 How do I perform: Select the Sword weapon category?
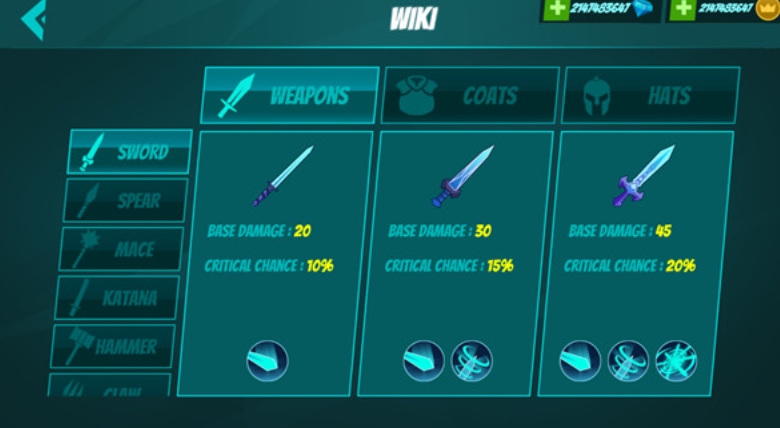click(x=130, y=152)
